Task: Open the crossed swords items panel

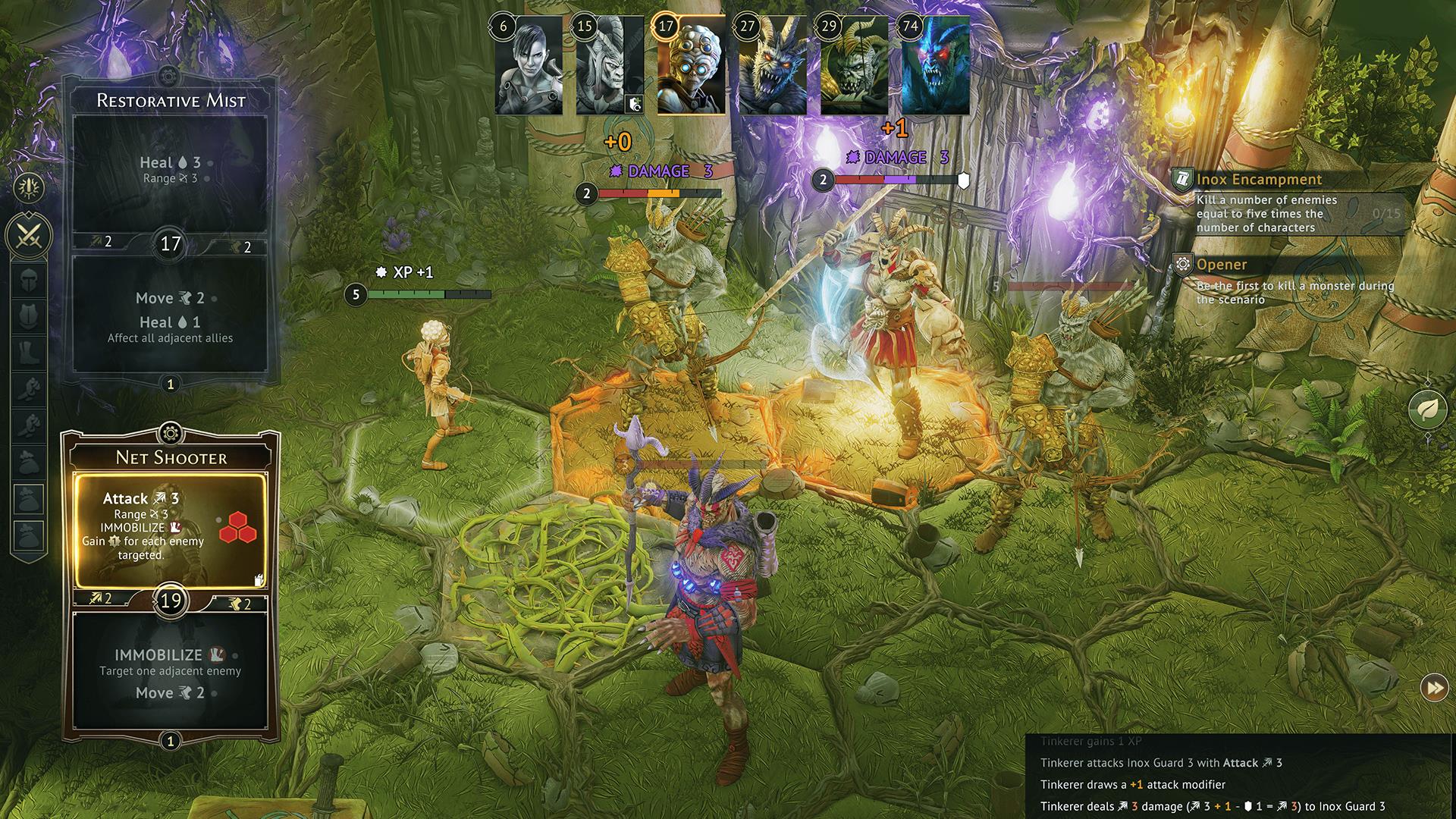Action: (29, 235)
